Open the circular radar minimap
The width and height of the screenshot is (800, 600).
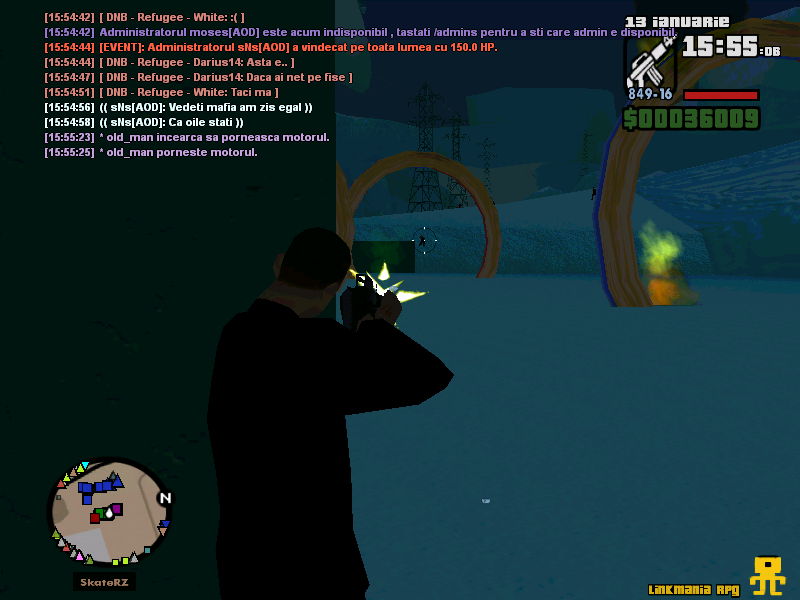click(x=109, y=512)
